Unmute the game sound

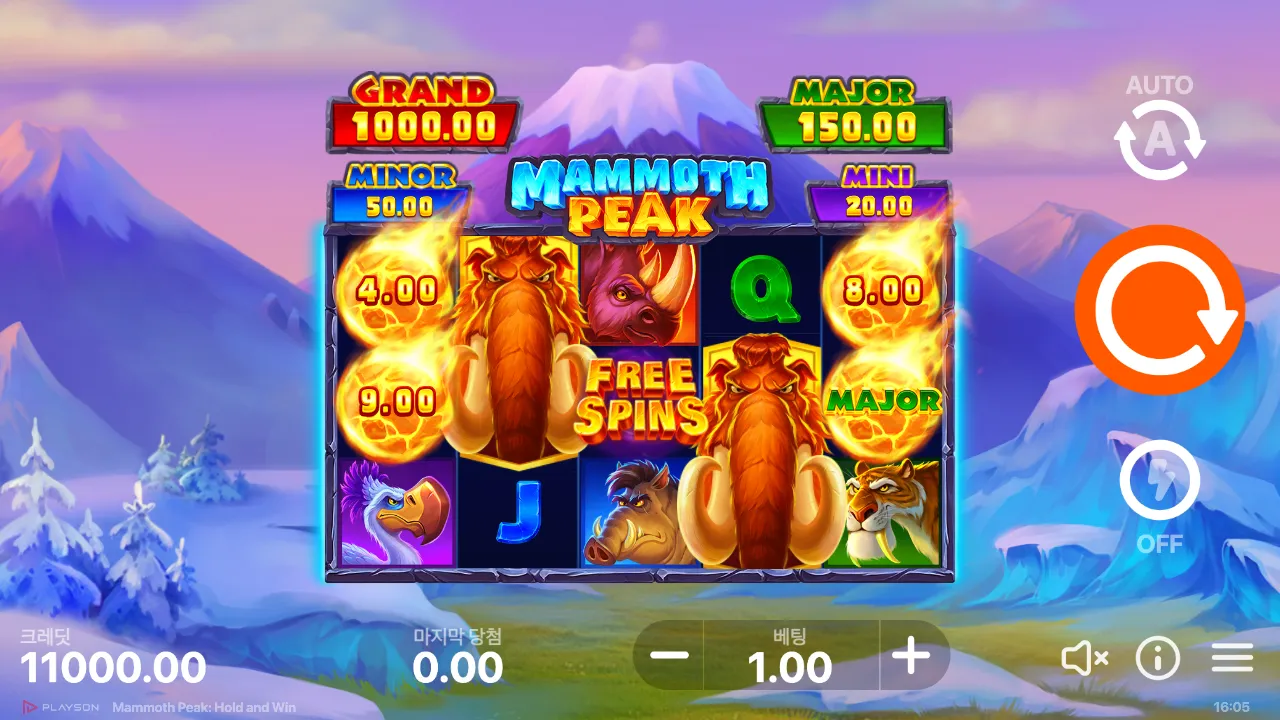[x=1083, y=658]
